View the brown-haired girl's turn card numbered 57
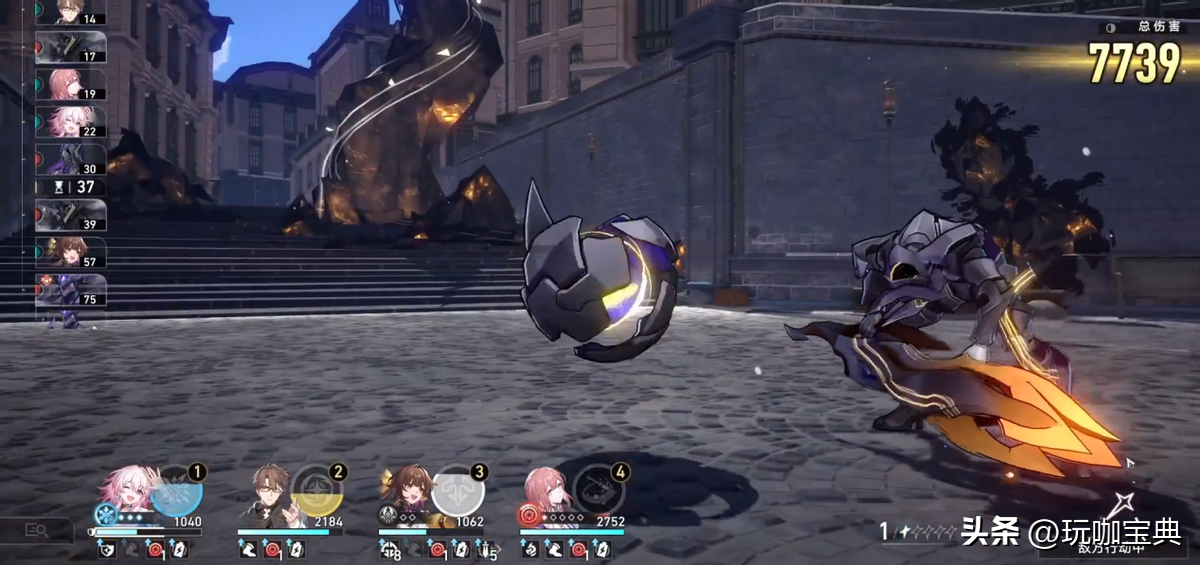 (x=72, y=253)
